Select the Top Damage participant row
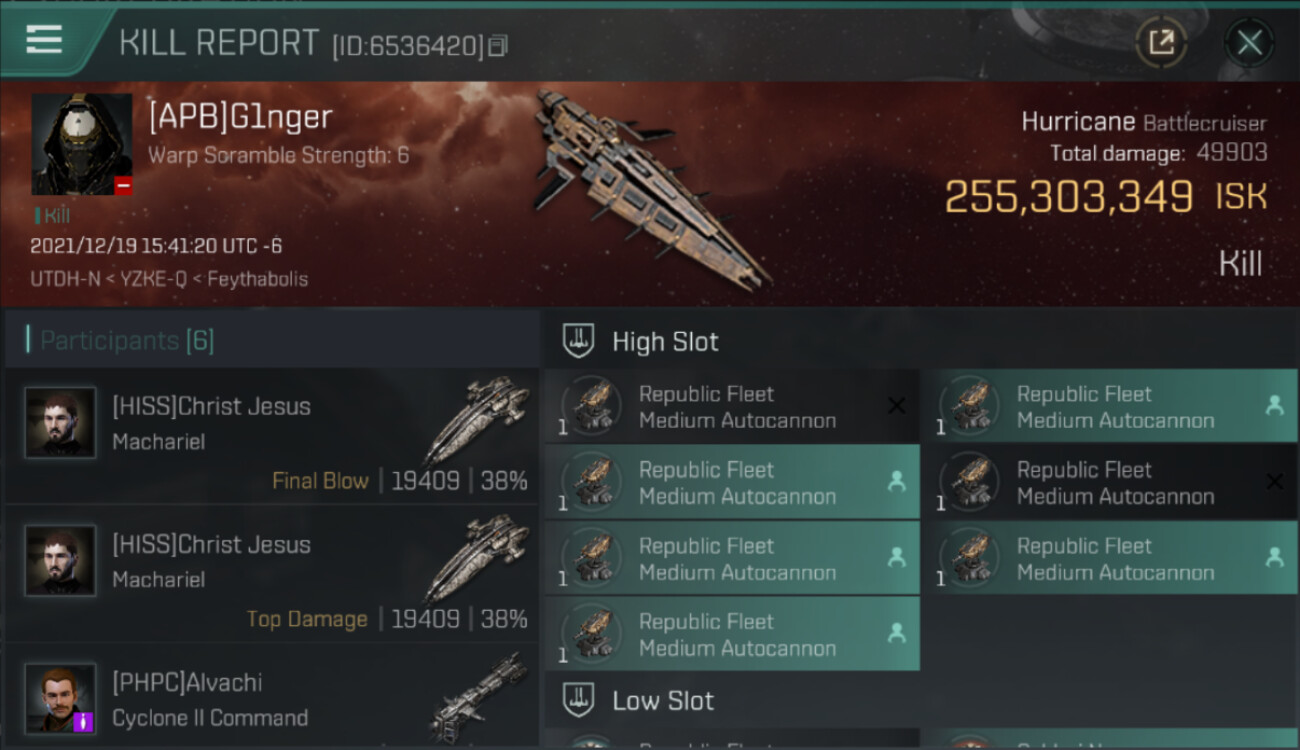 click(x=272, y=577)
